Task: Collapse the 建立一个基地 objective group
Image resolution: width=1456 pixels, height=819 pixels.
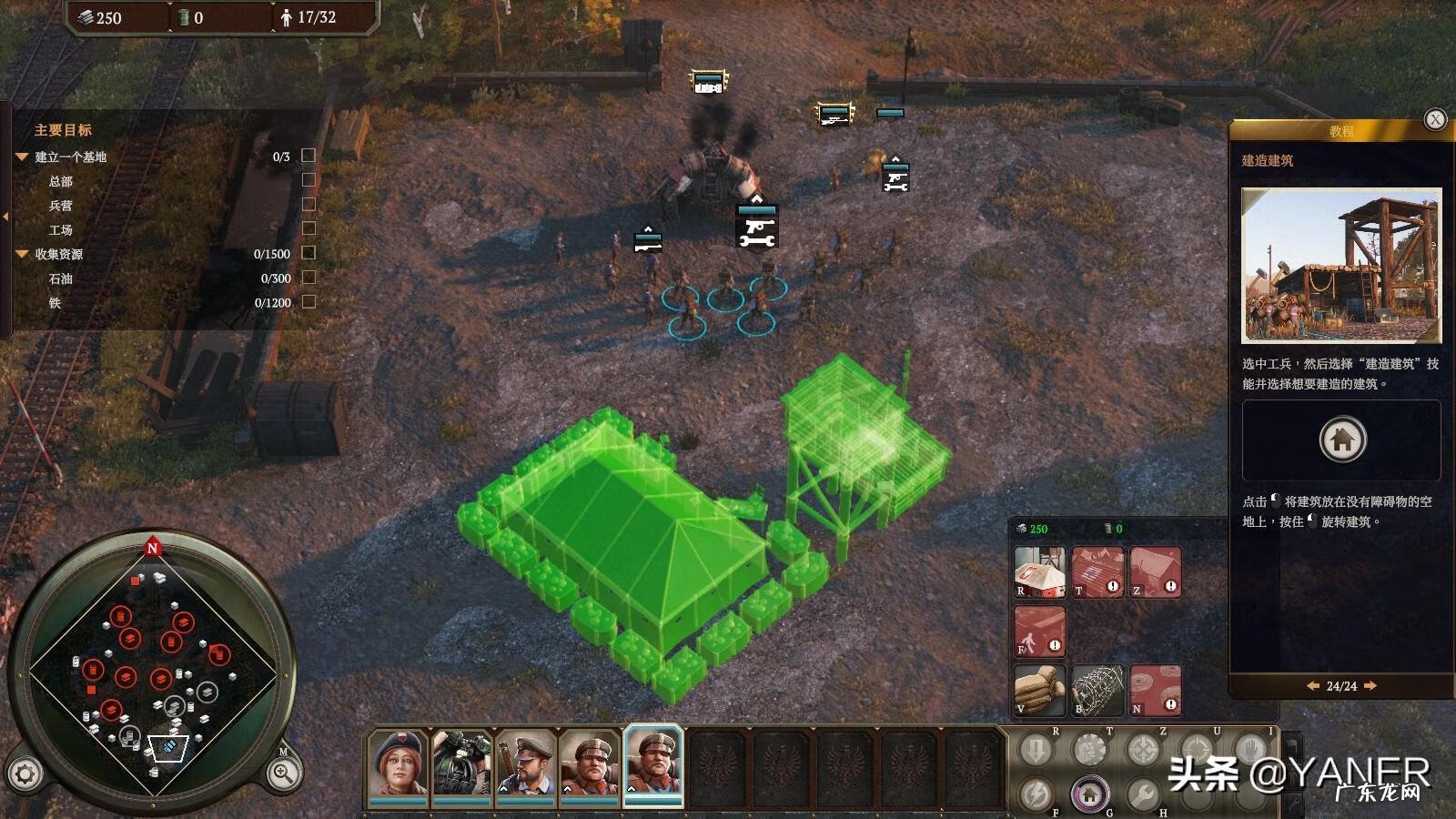Action: tap(22, 157)
